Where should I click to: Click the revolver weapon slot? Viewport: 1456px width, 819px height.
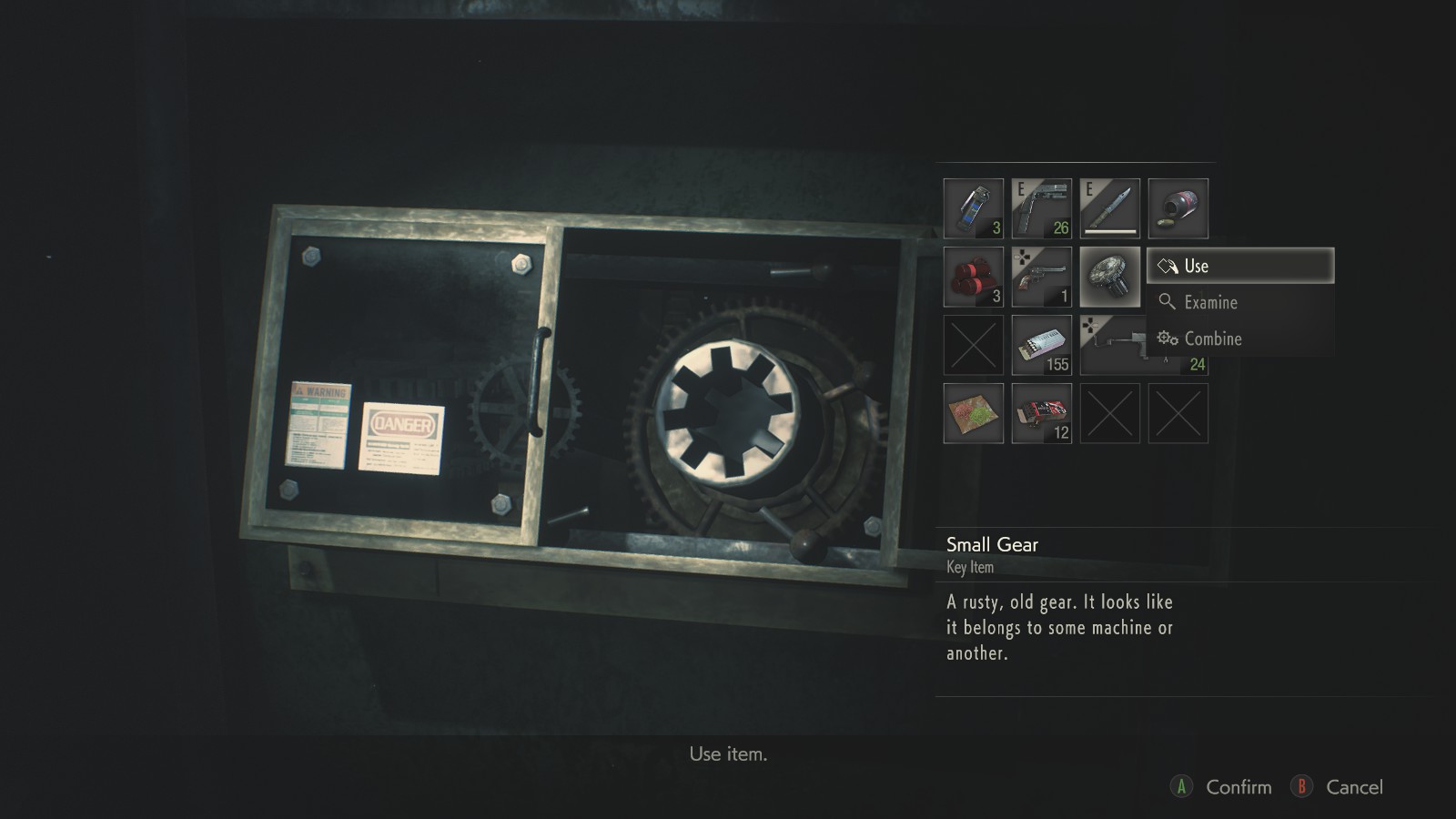(1041, 276)
